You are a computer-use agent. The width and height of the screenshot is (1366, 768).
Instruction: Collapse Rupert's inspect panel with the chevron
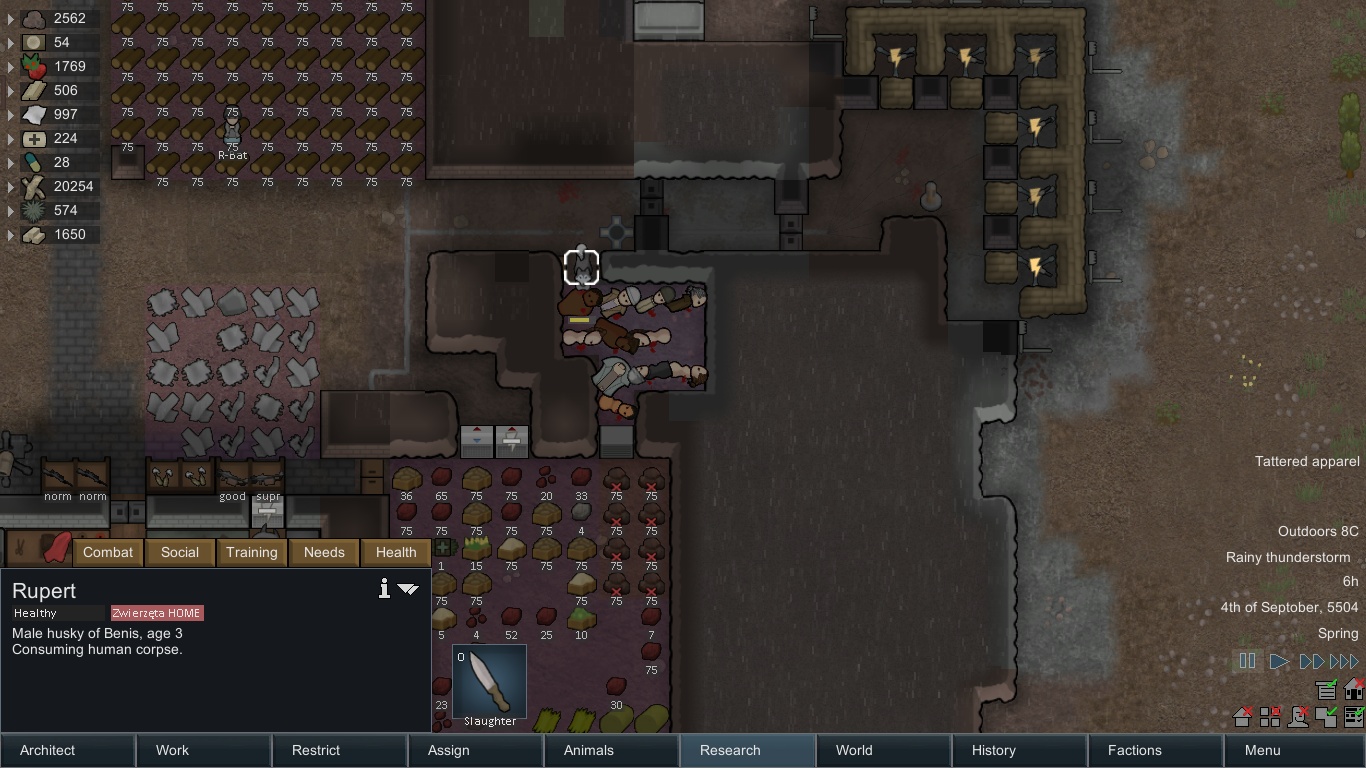(408, 590)
